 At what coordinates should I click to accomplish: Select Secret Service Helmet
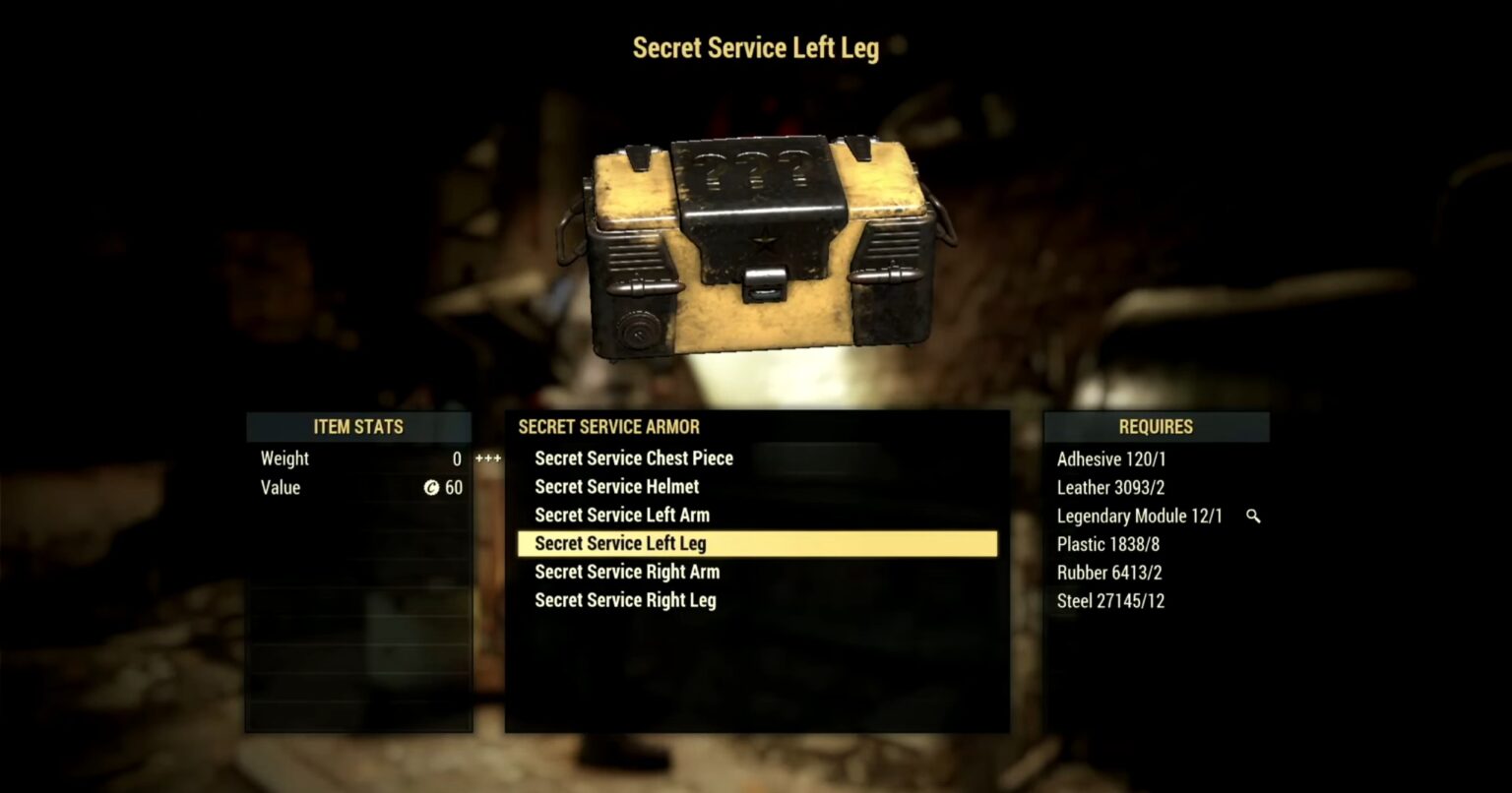[615, 486]
